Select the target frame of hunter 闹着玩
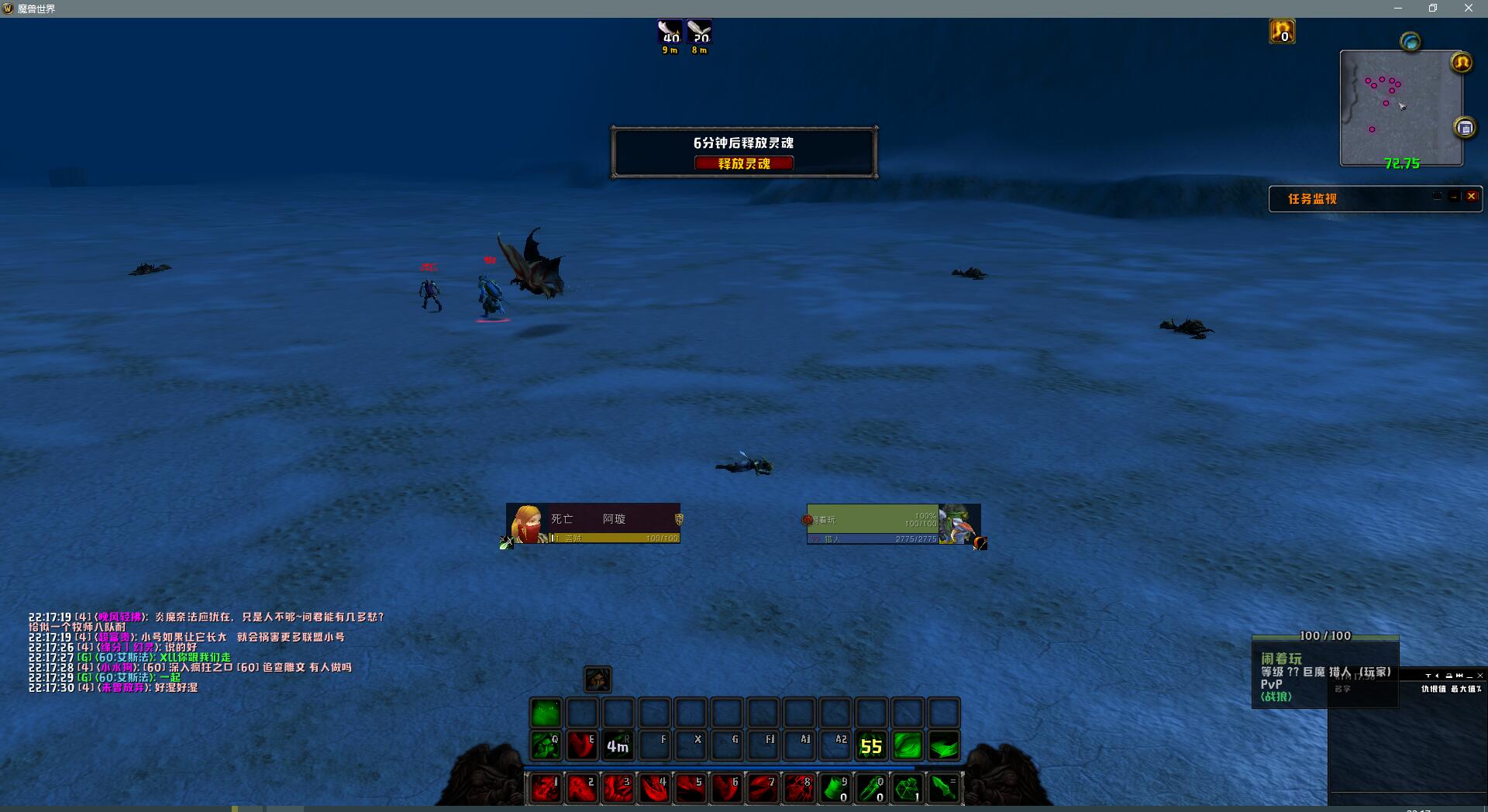This screenshot has height=812, width=1488. point(893,525)
